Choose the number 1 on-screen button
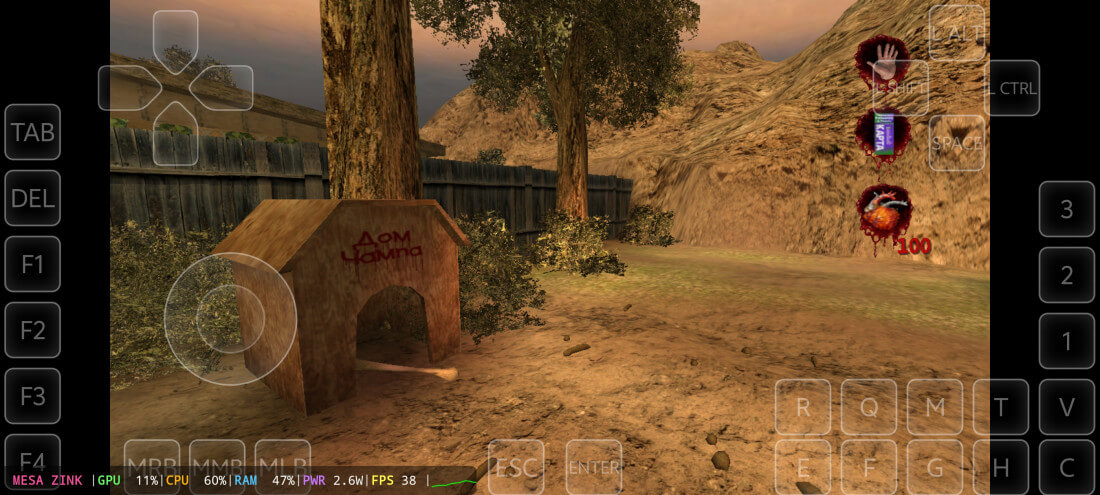The height and width of the screenshot is (495, 1100). pyautogui.click(x=1067, y=341)
